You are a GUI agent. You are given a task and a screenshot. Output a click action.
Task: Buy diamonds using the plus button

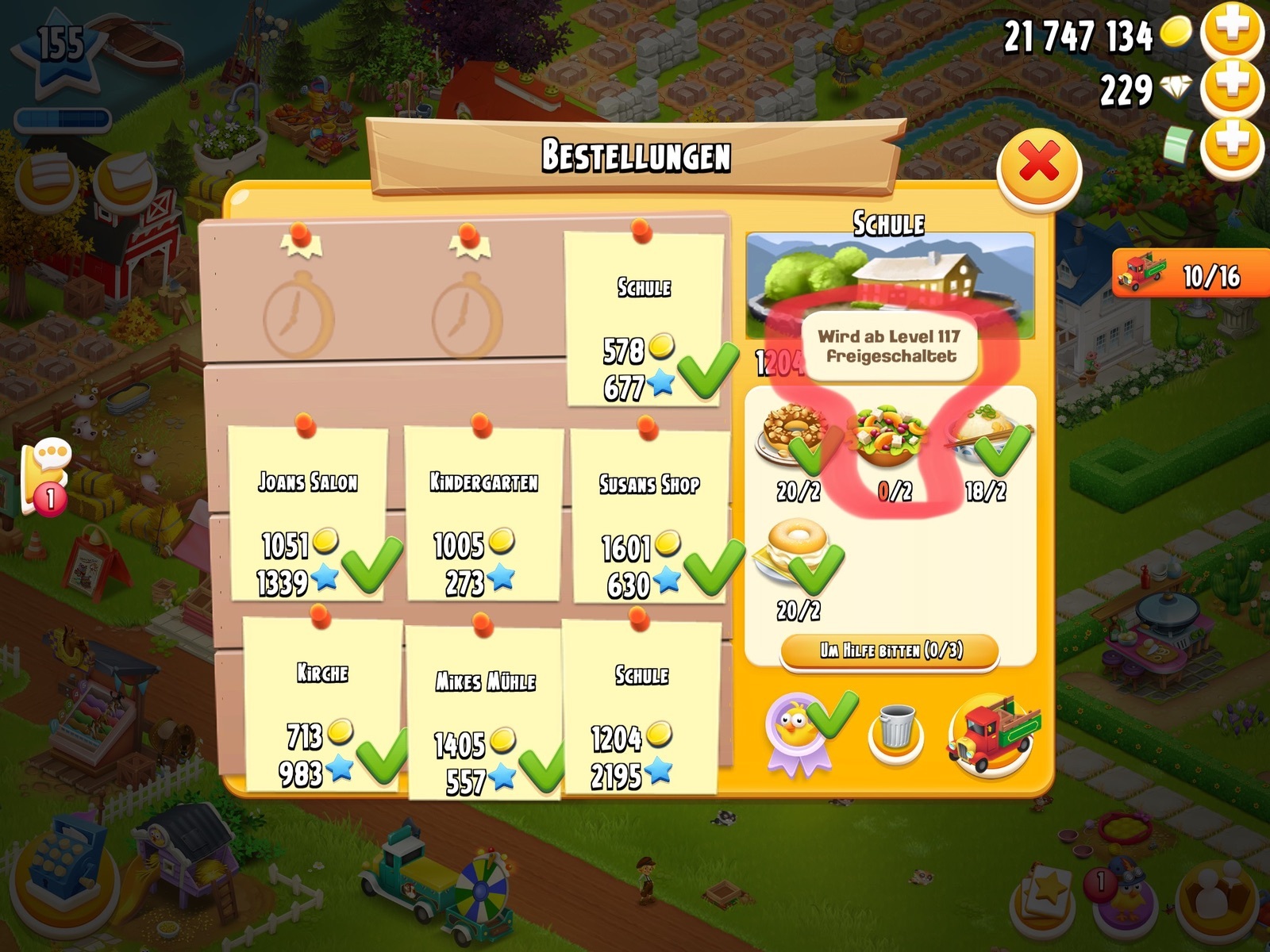(1232, 86)
